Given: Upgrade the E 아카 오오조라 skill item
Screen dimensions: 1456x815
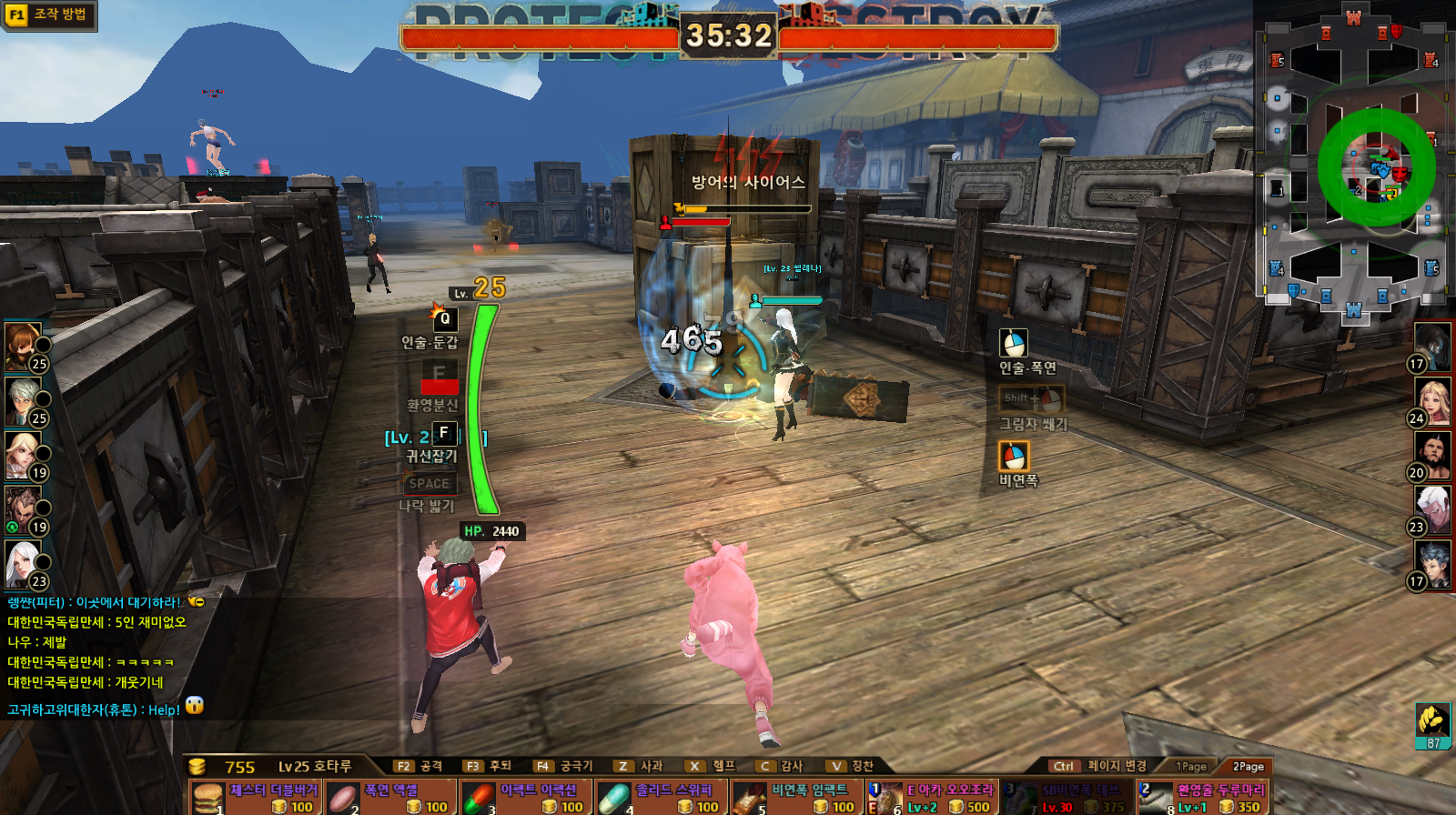Looking at the screenshot, I should pyautogui.click(x=931, y=798).
